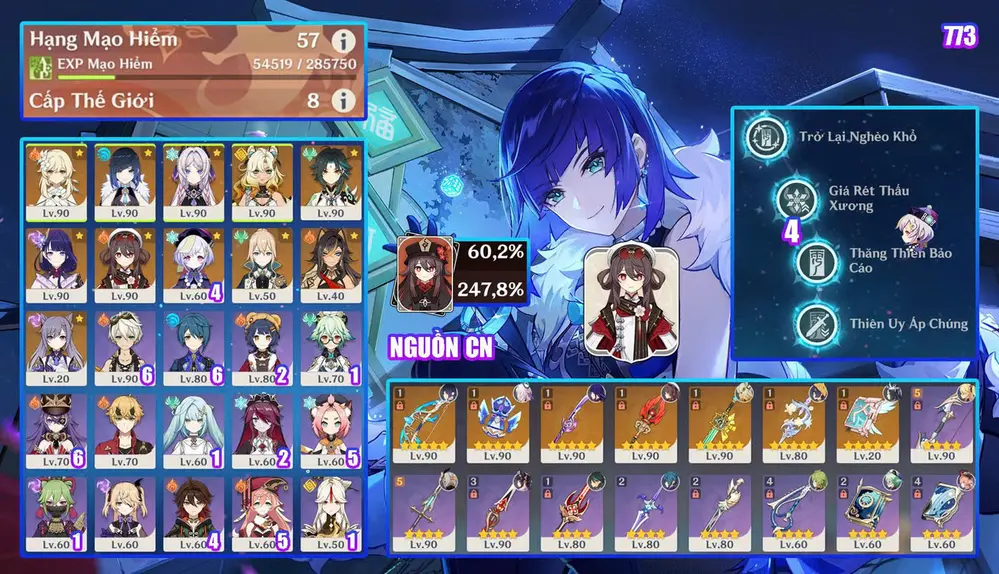
Task: Select the Giá Rét Thấu Xương constellation icon
Action: (797, 198)
